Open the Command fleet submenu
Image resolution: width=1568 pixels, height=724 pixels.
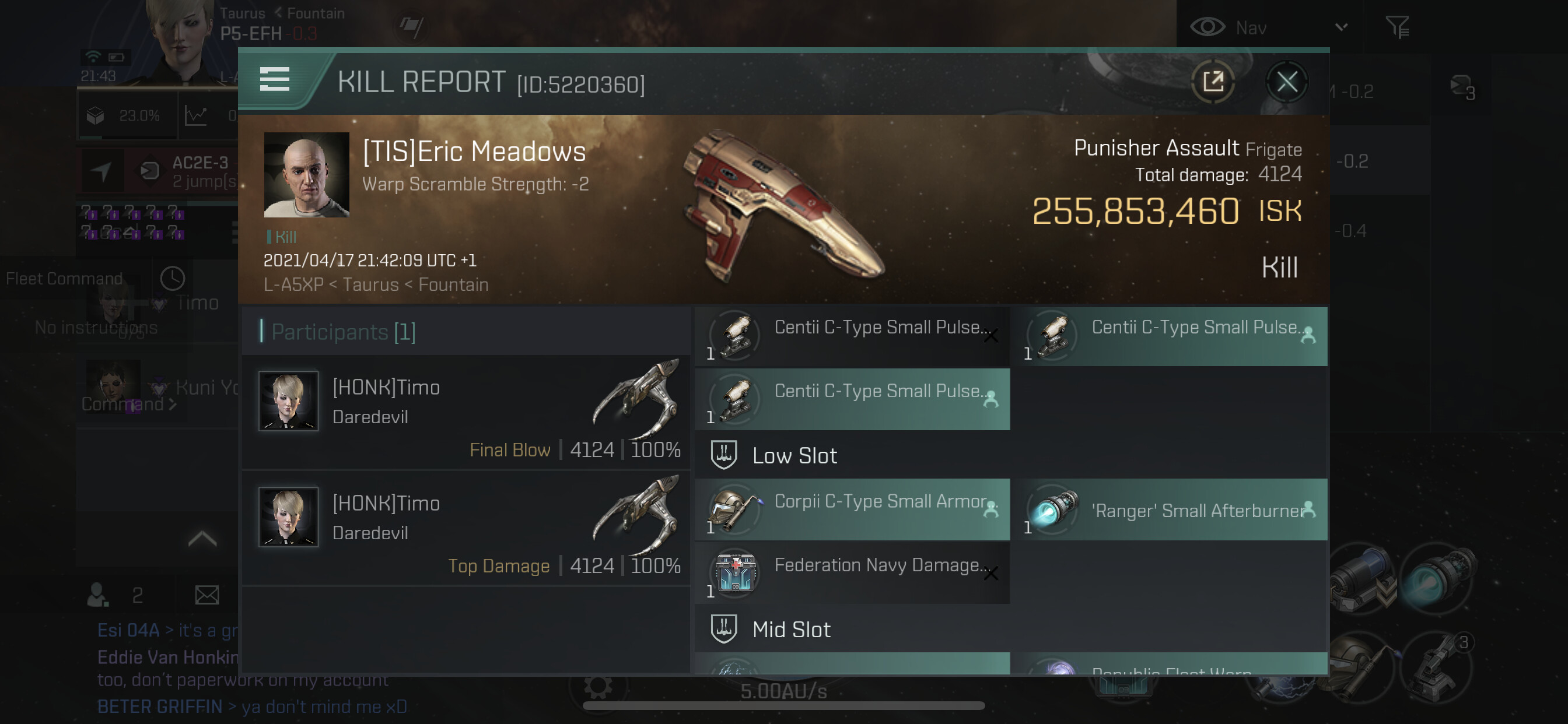coord(129,404)
